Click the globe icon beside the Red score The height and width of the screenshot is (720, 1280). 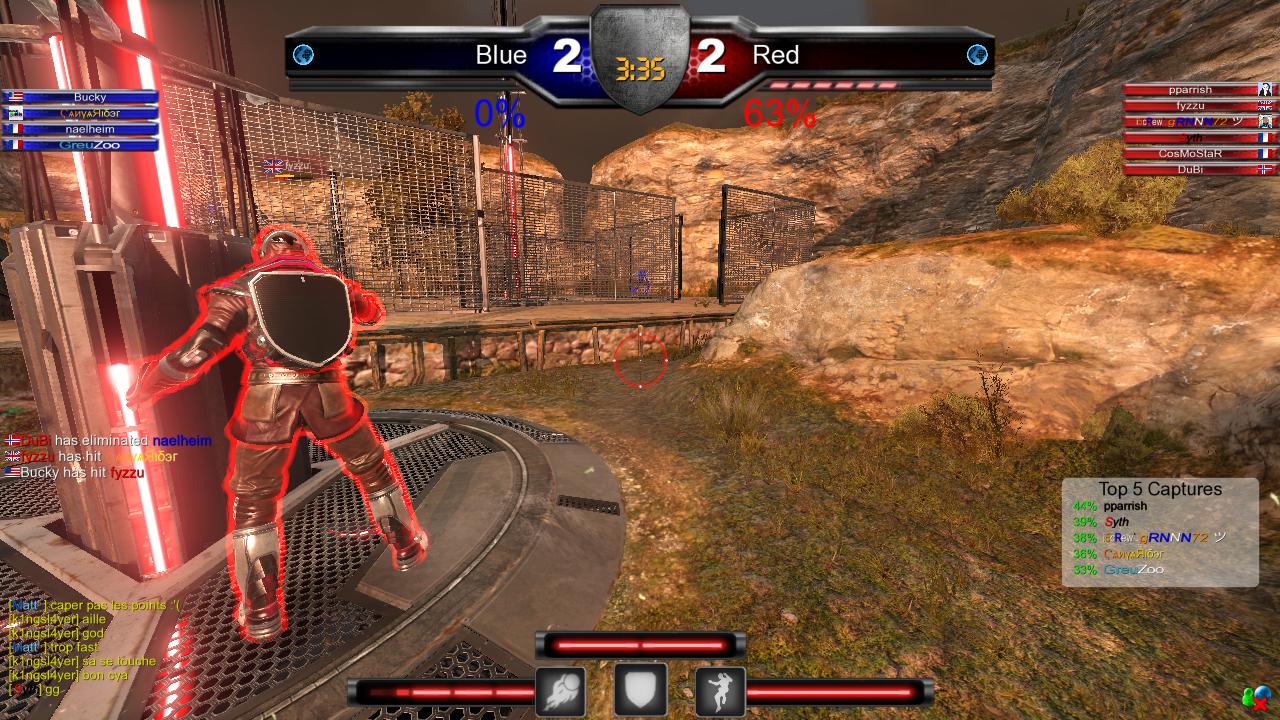click(977, 55)
